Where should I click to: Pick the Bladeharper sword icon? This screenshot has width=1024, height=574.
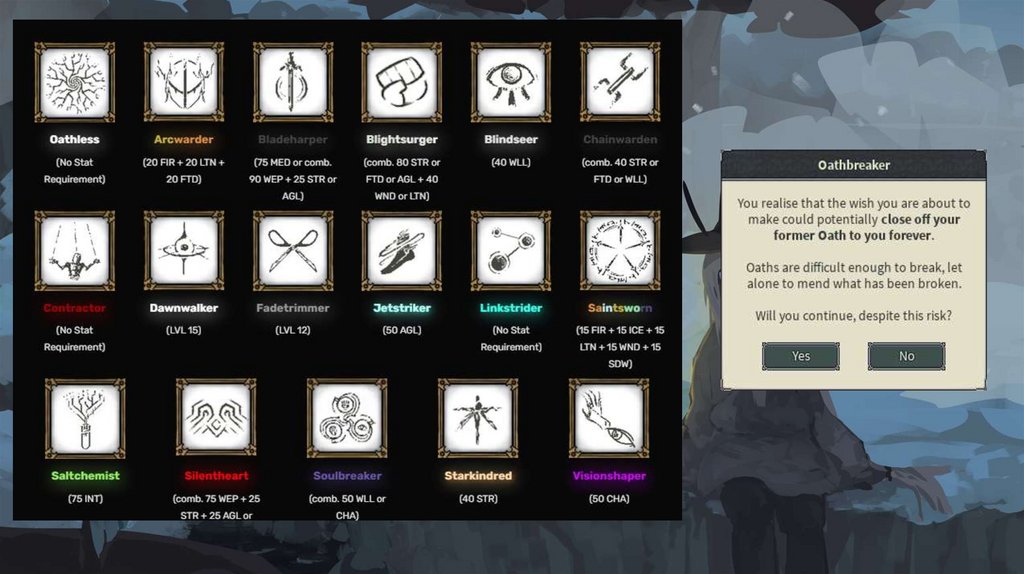293,82
